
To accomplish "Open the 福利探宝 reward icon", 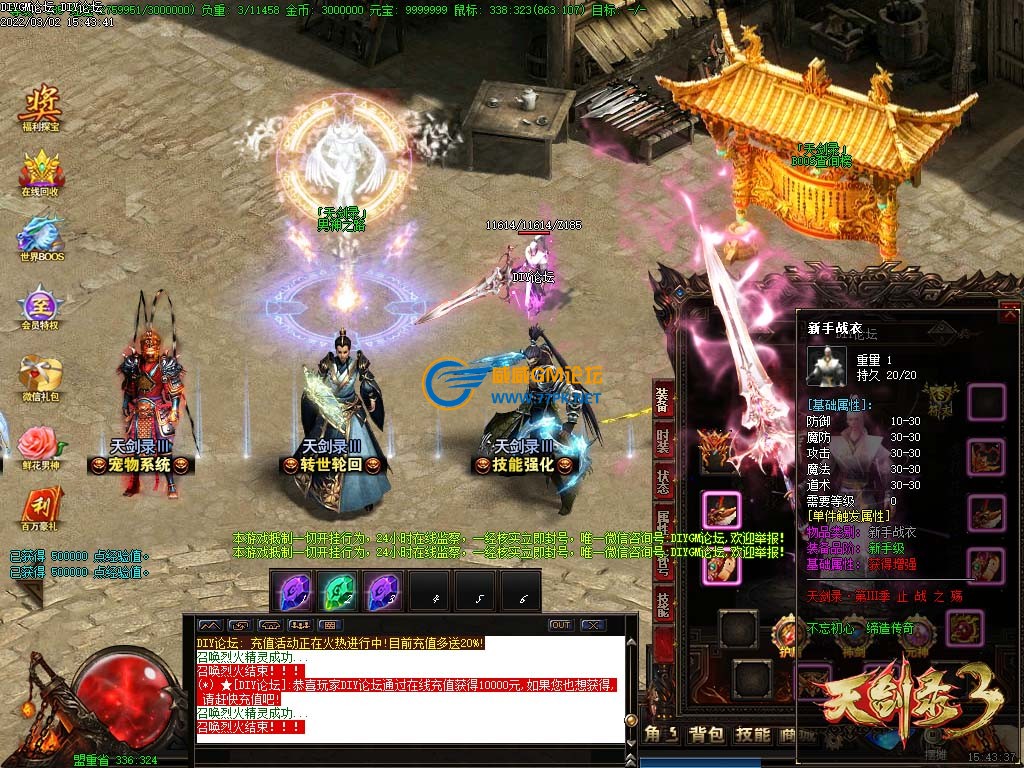I will point(40,103).
